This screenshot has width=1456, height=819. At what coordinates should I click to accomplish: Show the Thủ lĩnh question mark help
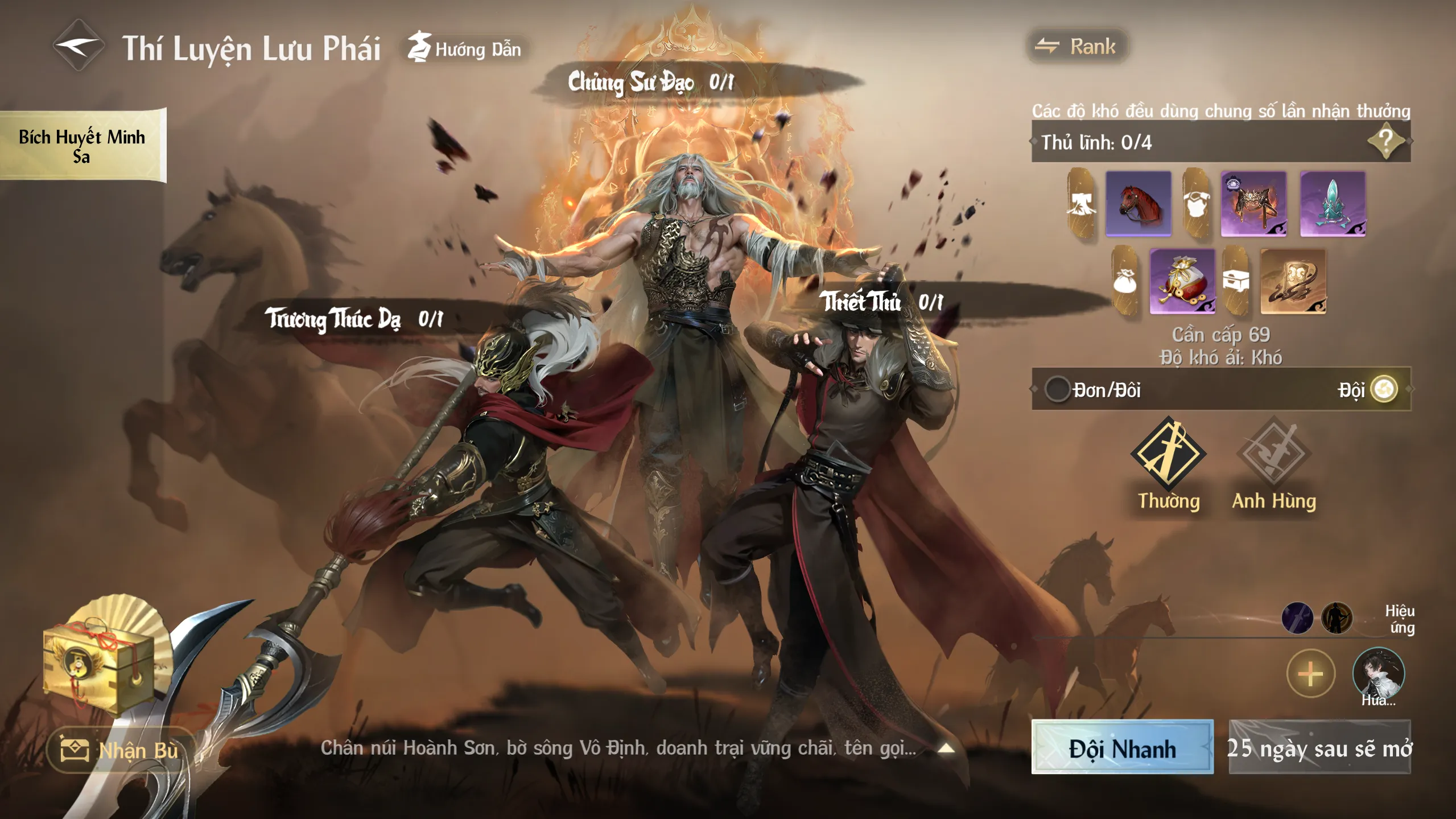pyautogui.click(x=1385, y=142)
